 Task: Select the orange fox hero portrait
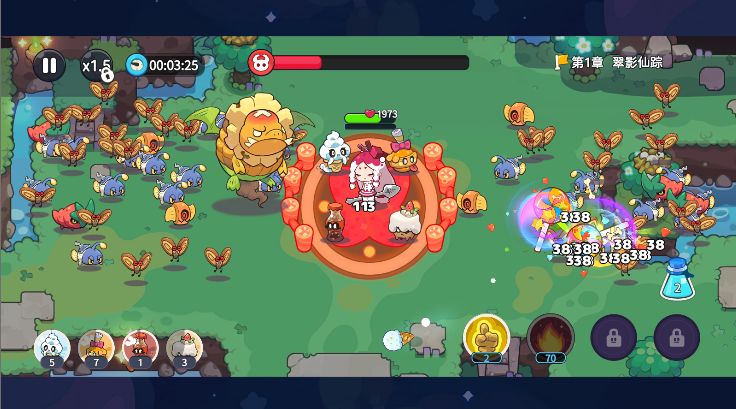tap(96, 347)
